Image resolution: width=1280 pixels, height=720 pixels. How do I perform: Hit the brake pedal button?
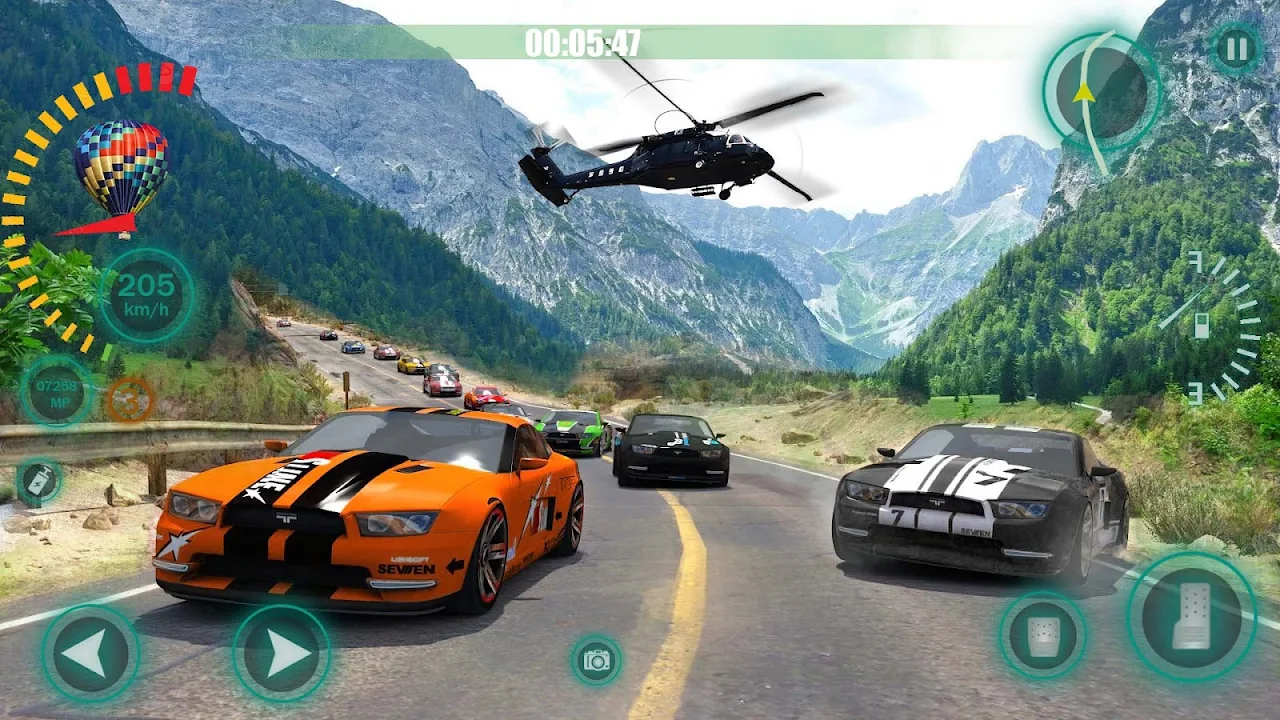(x=1043, y=637)
